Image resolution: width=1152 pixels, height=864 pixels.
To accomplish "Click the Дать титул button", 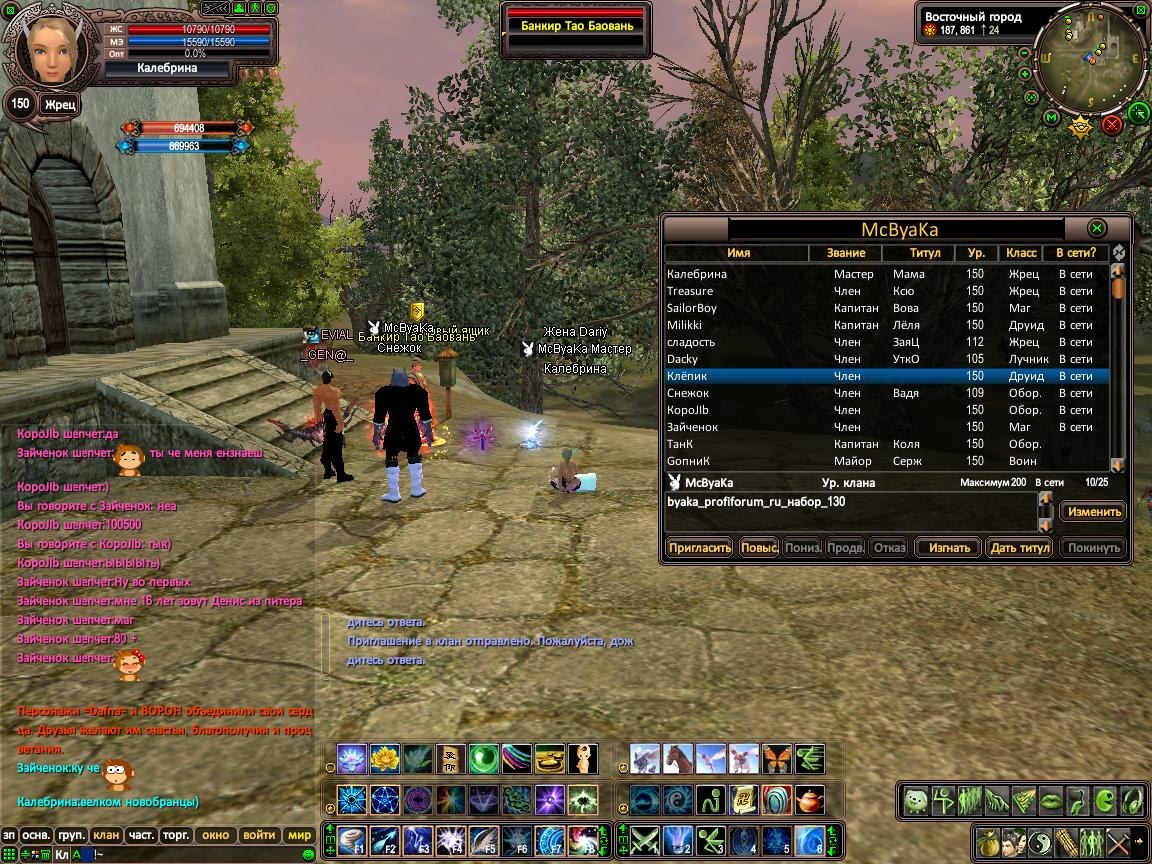I will [x=1018, y=548].
